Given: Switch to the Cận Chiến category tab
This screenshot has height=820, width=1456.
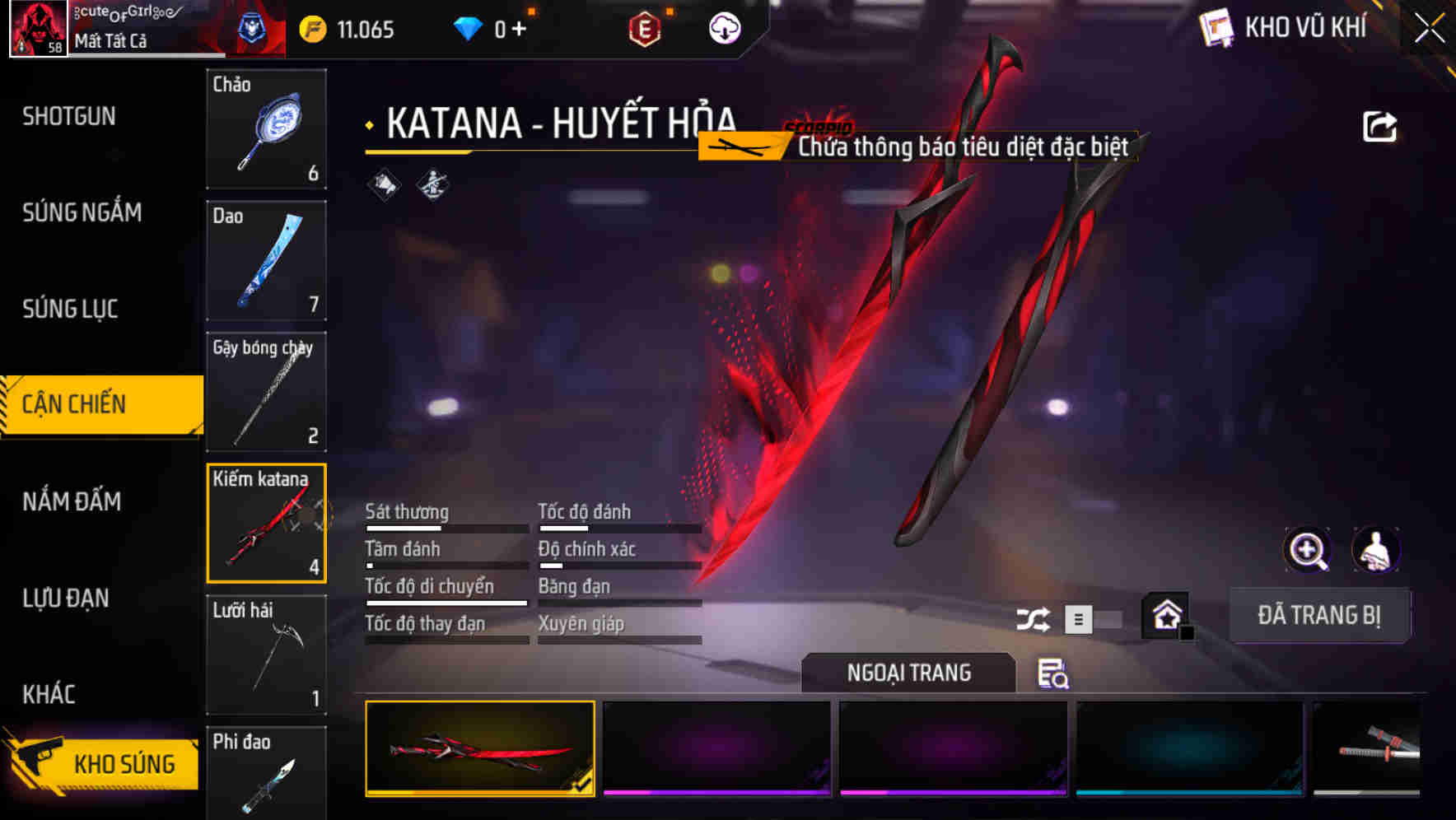Looking at the screenshot, I should [75, 404].
